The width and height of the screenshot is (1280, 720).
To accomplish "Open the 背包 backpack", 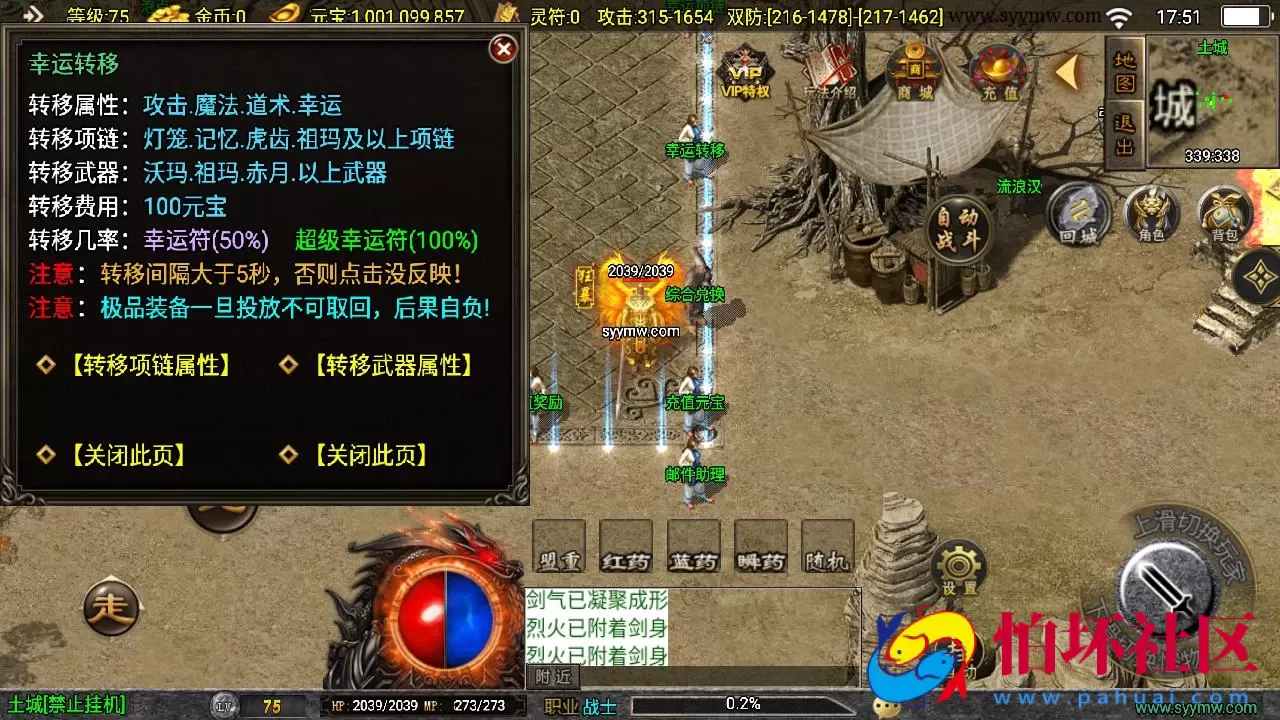I will tap(1227, 213).
